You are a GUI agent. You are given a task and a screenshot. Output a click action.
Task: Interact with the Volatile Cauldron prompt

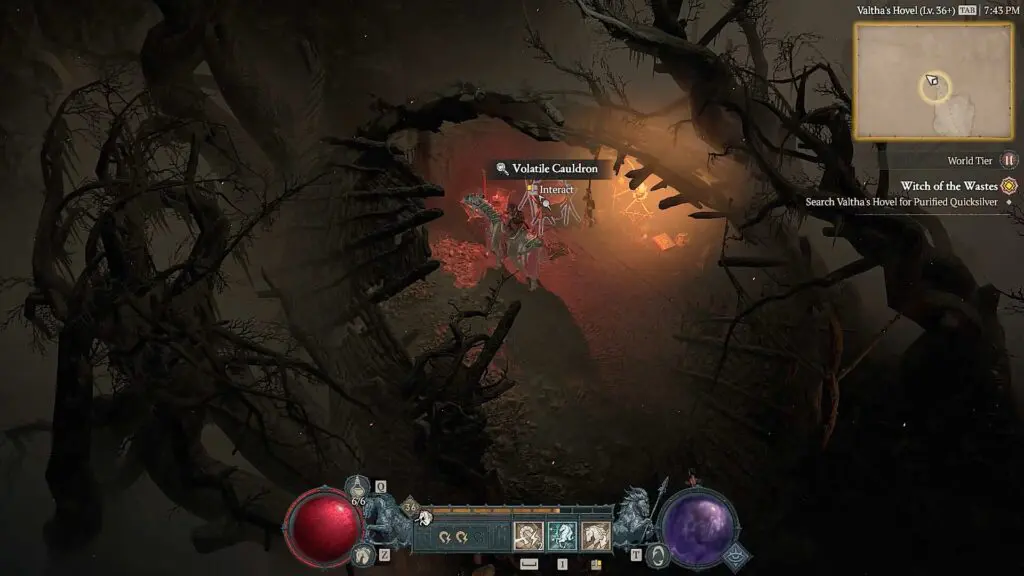click(556, 190)
